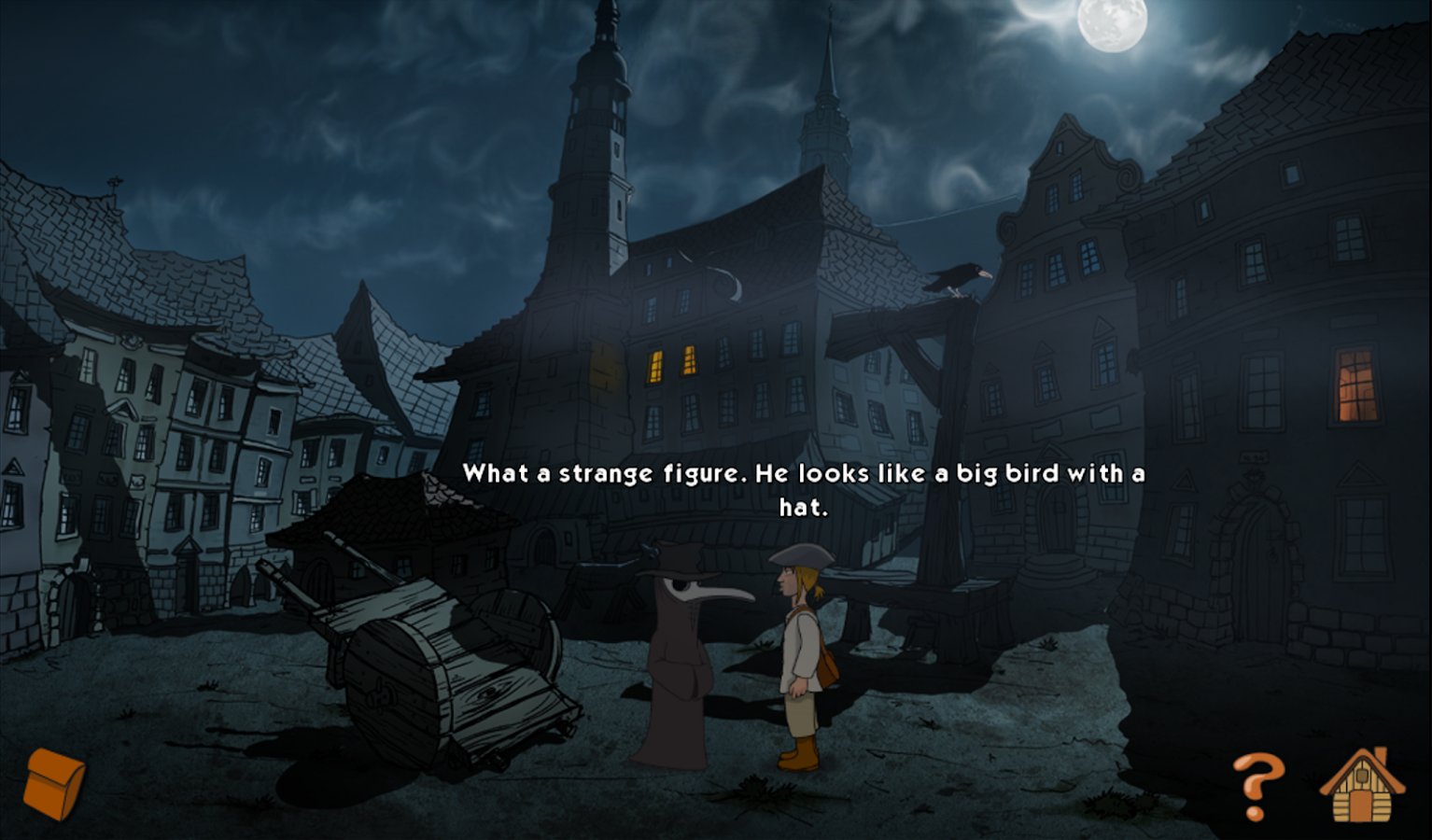Open the orange inventory bag
Screen dimensions: 1432x840
coord(54,782)
